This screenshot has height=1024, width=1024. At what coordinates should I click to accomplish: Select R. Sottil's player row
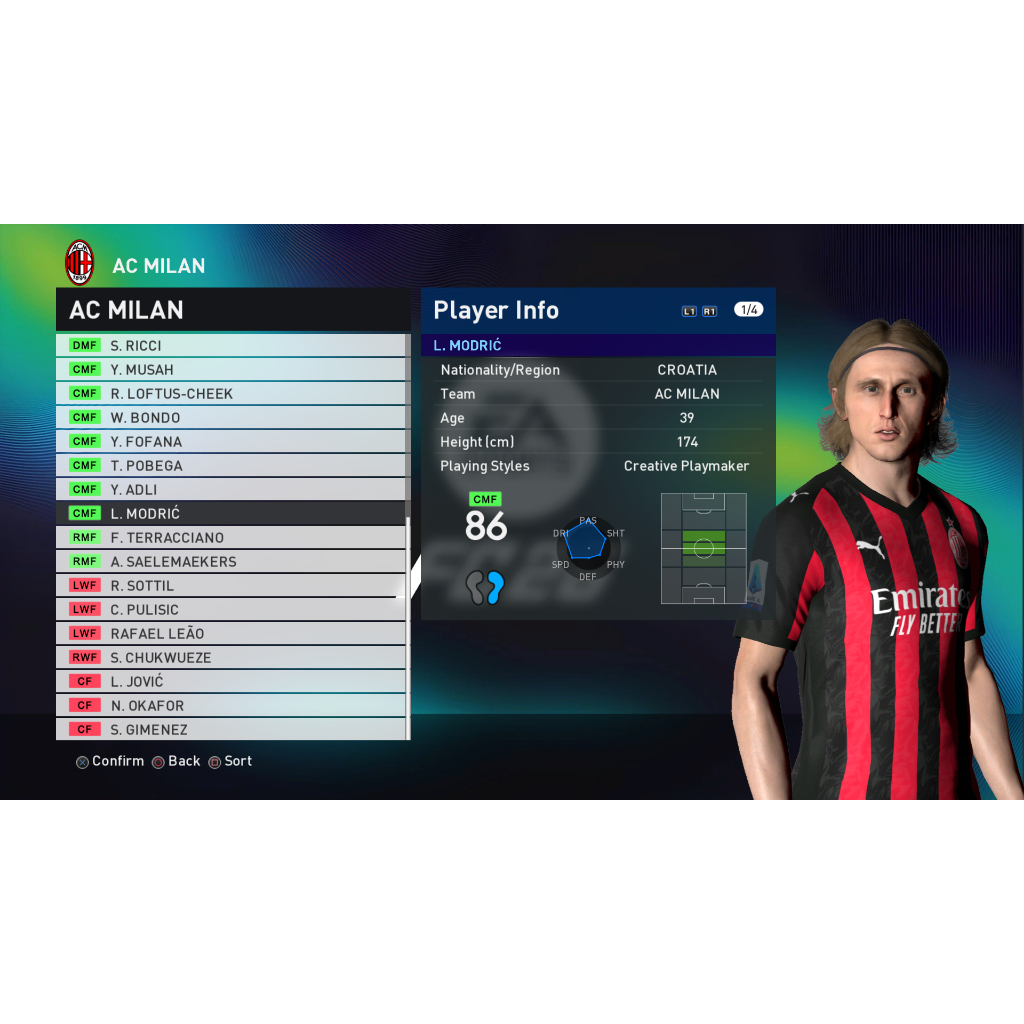tap(230, 585)
